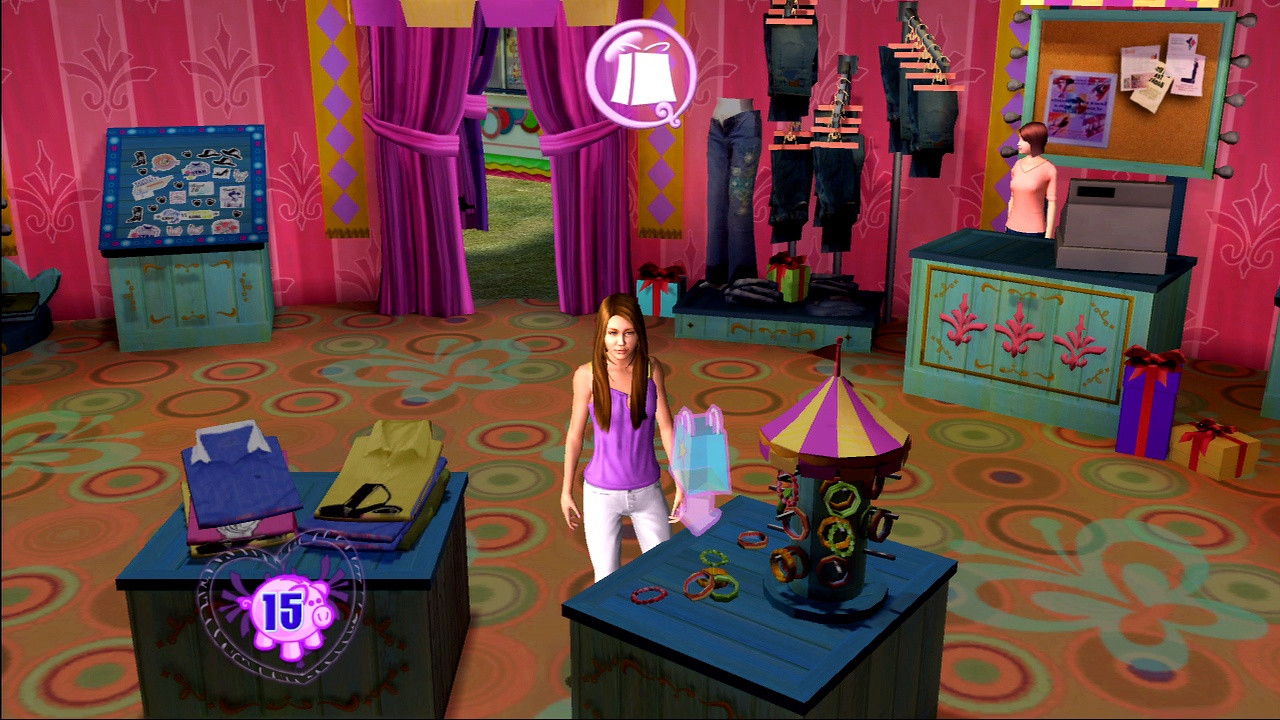Select the green gift on the jeans display platform
This screenshot has height=720, width=1280.
(786, 283)
